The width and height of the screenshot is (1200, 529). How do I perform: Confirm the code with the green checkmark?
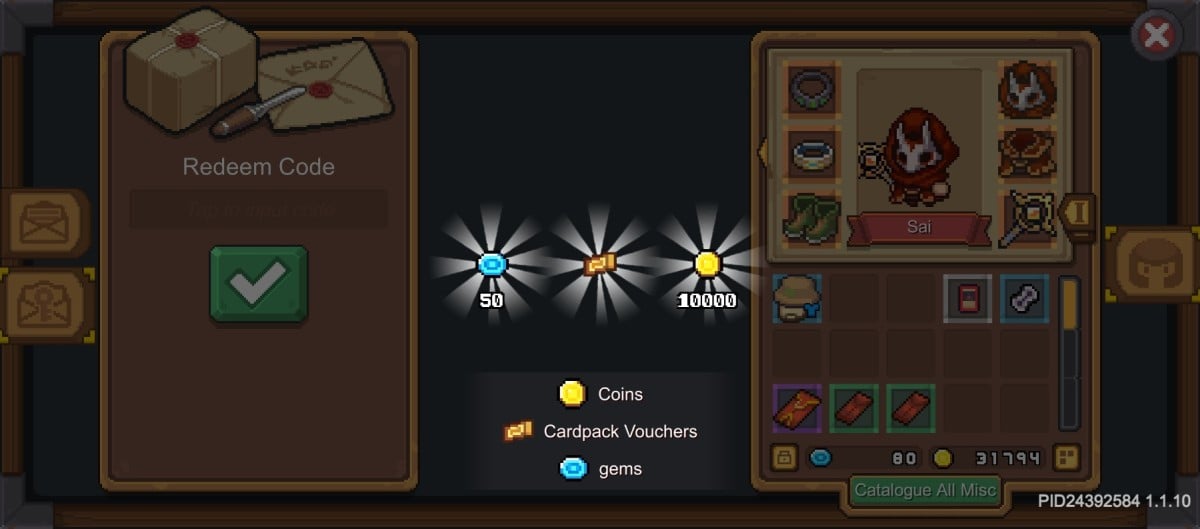pos(258,284)
